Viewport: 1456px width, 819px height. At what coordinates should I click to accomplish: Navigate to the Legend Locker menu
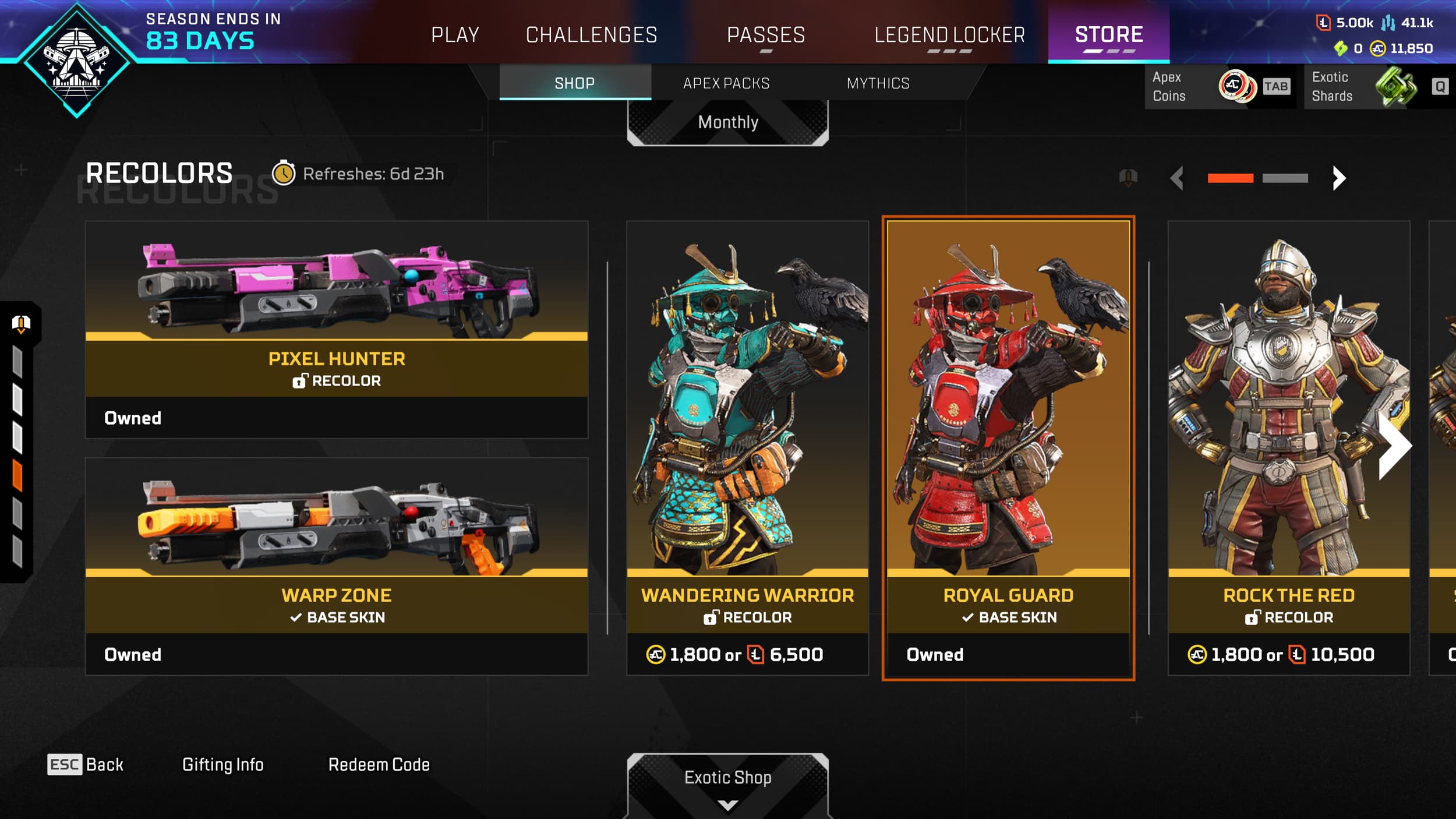(x=949, y=34)
